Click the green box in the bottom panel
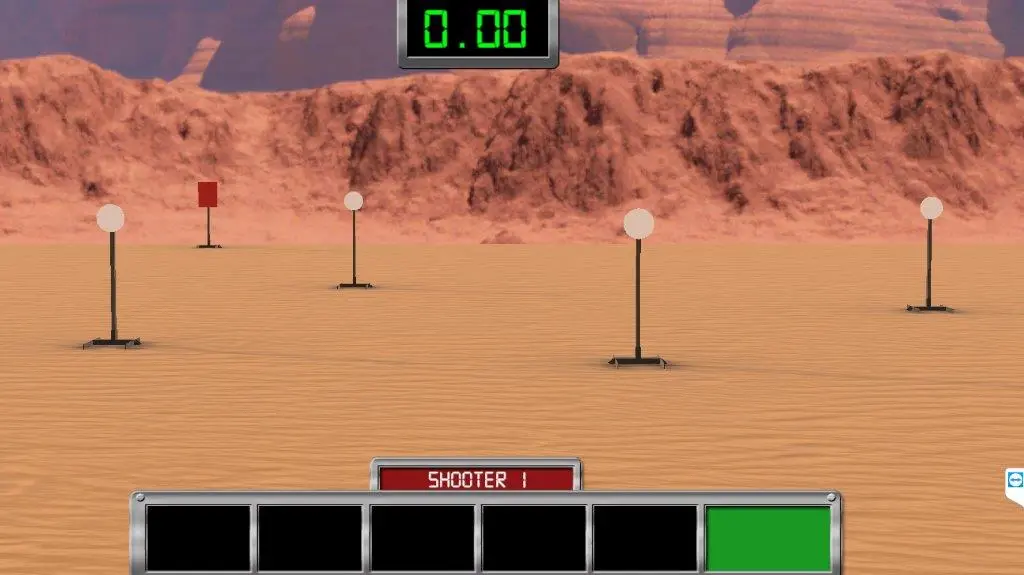 tap(768, 538)
